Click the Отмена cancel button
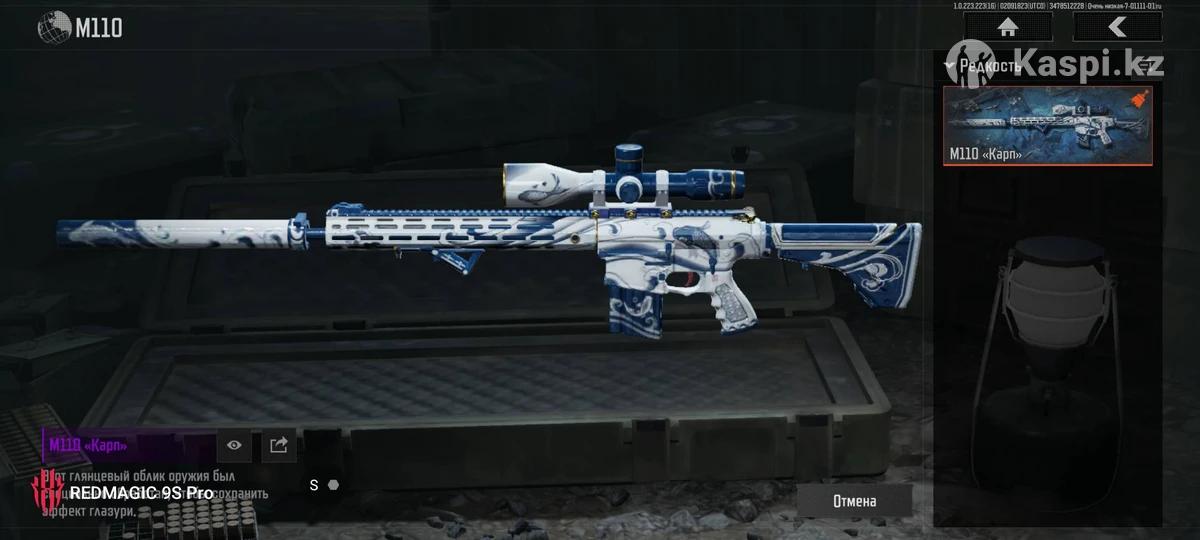 854,501
